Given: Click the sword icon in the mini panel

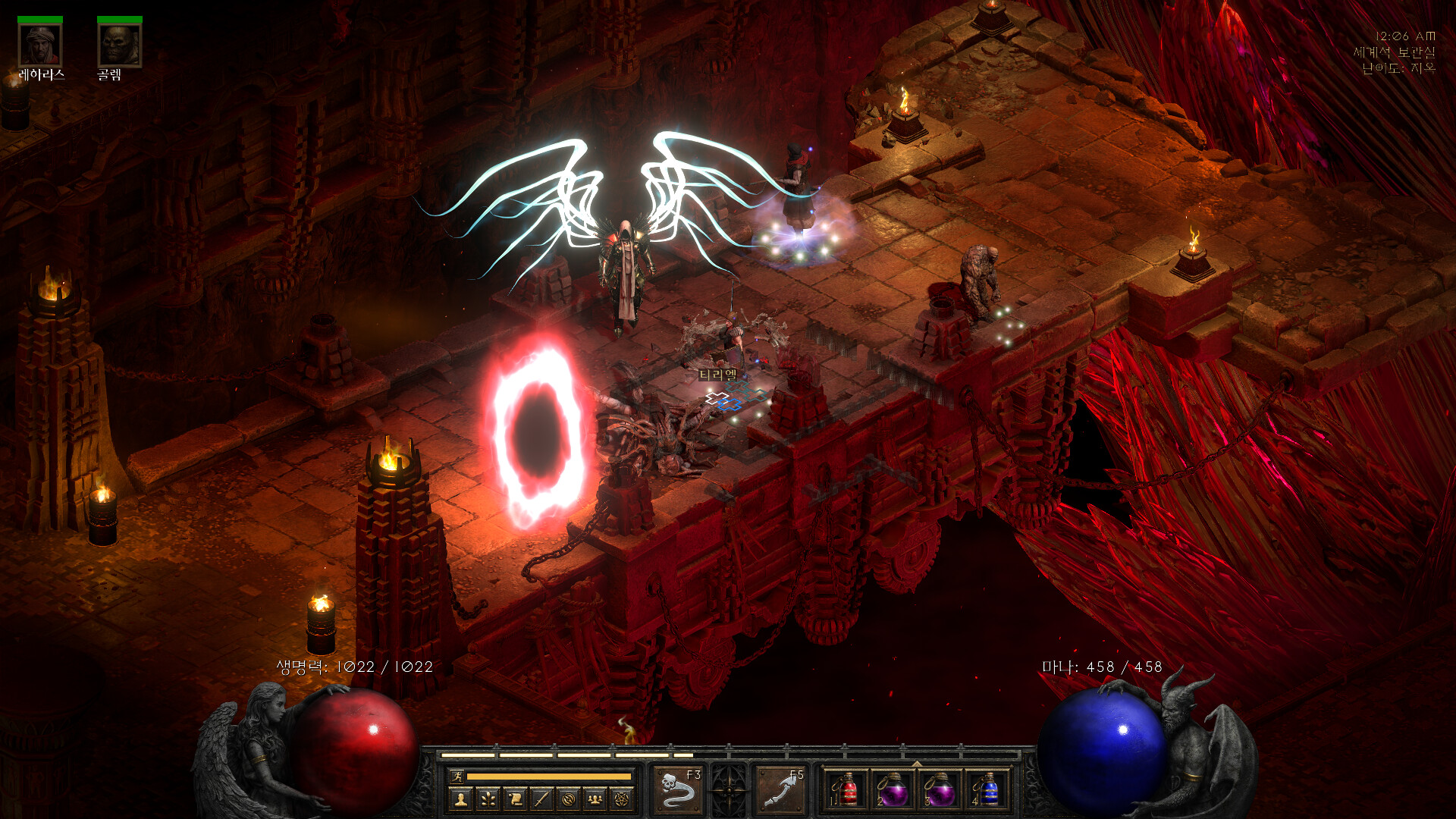Looking at the screenshot, I should point(541,799).
